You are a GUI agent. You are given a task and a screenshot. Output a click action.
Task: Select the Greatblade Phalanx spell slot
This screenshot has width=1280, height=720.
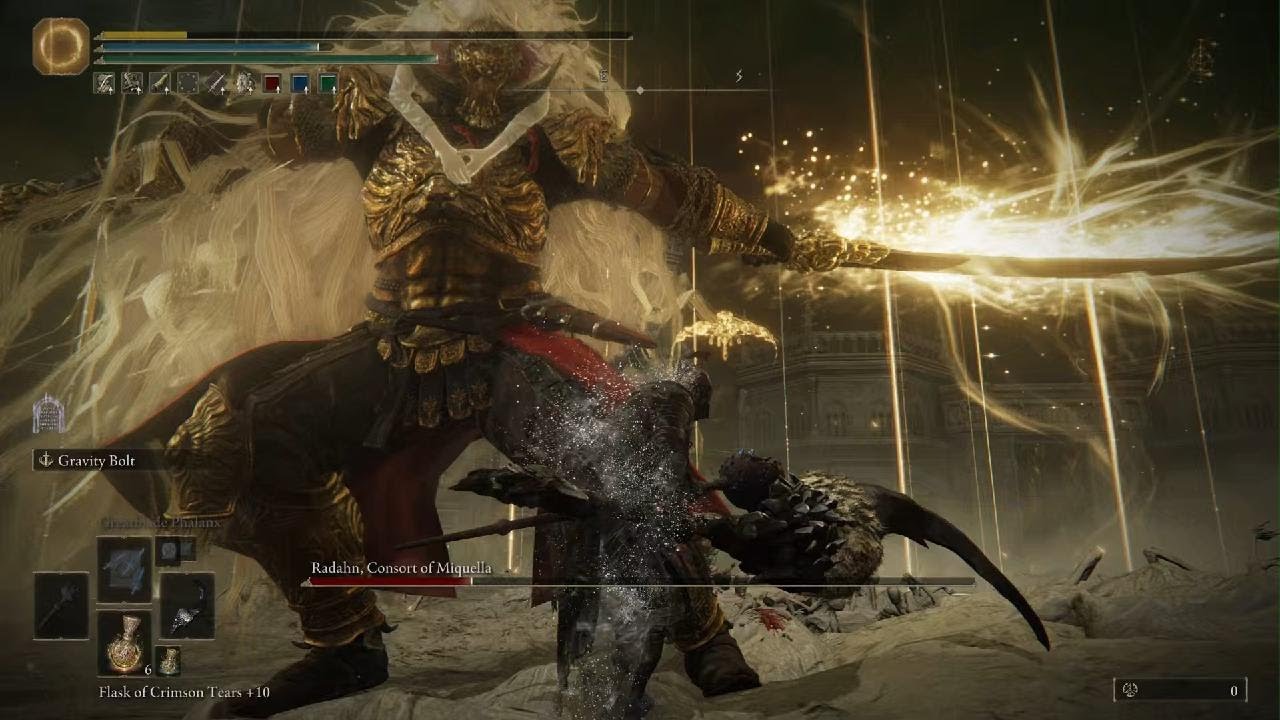point(125,569)
